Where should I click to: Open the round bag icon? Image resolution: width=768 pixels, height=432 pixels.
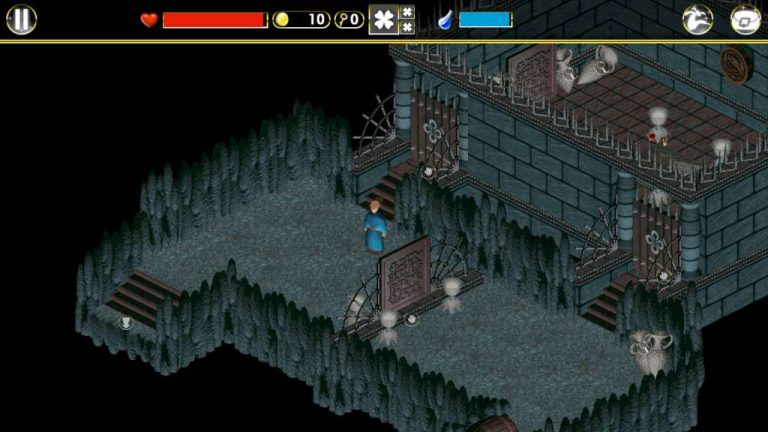point(746,19)
